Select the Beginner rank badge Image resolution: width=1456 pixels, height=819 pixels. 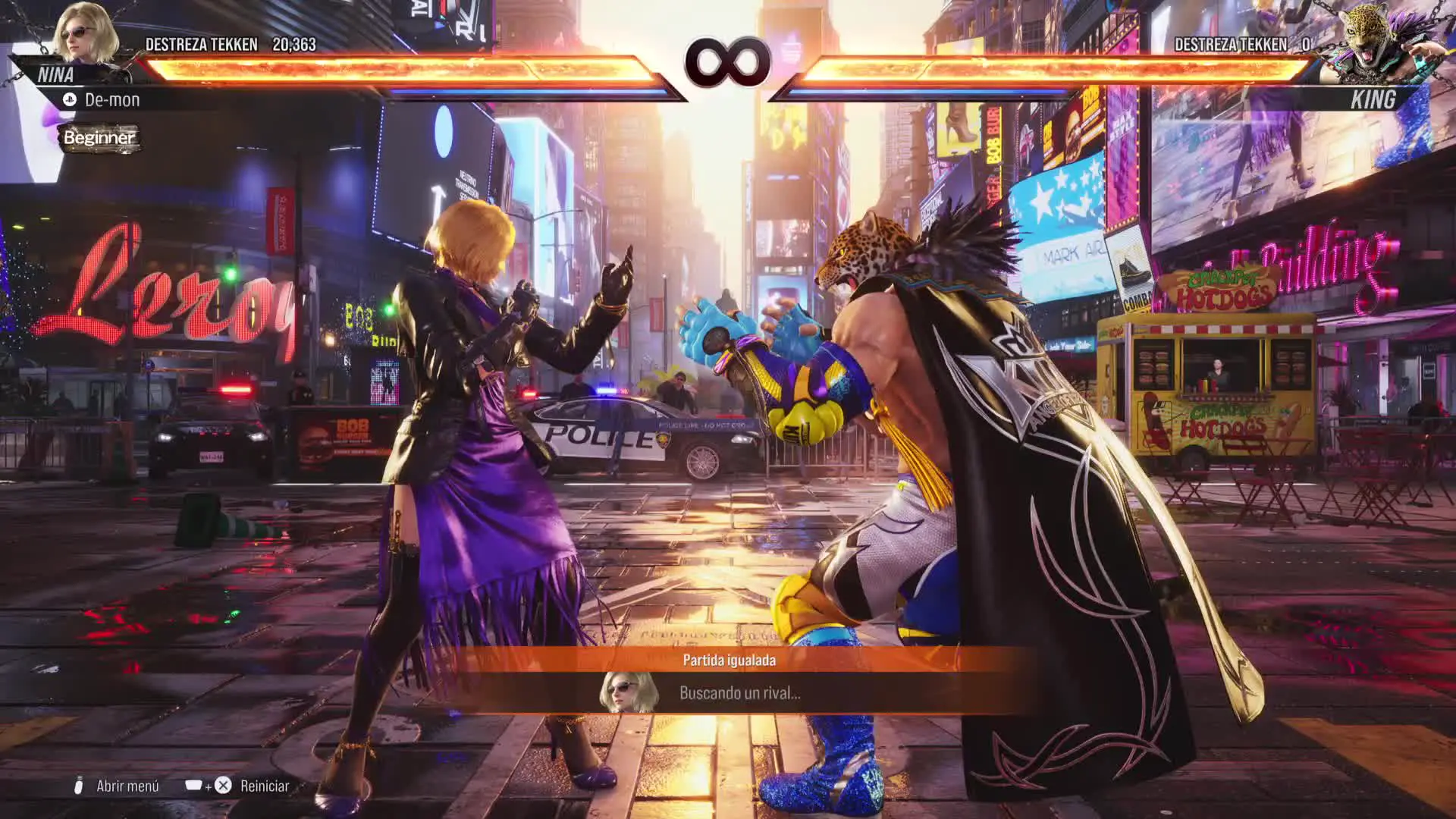pyautogui.click(x=99, y=138)
